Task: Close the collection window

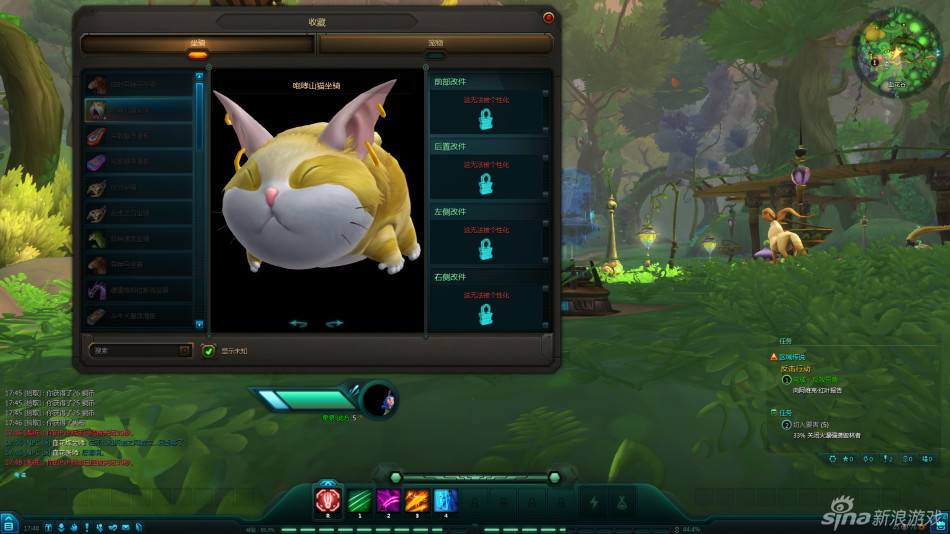Action: (x=548, y=17)
